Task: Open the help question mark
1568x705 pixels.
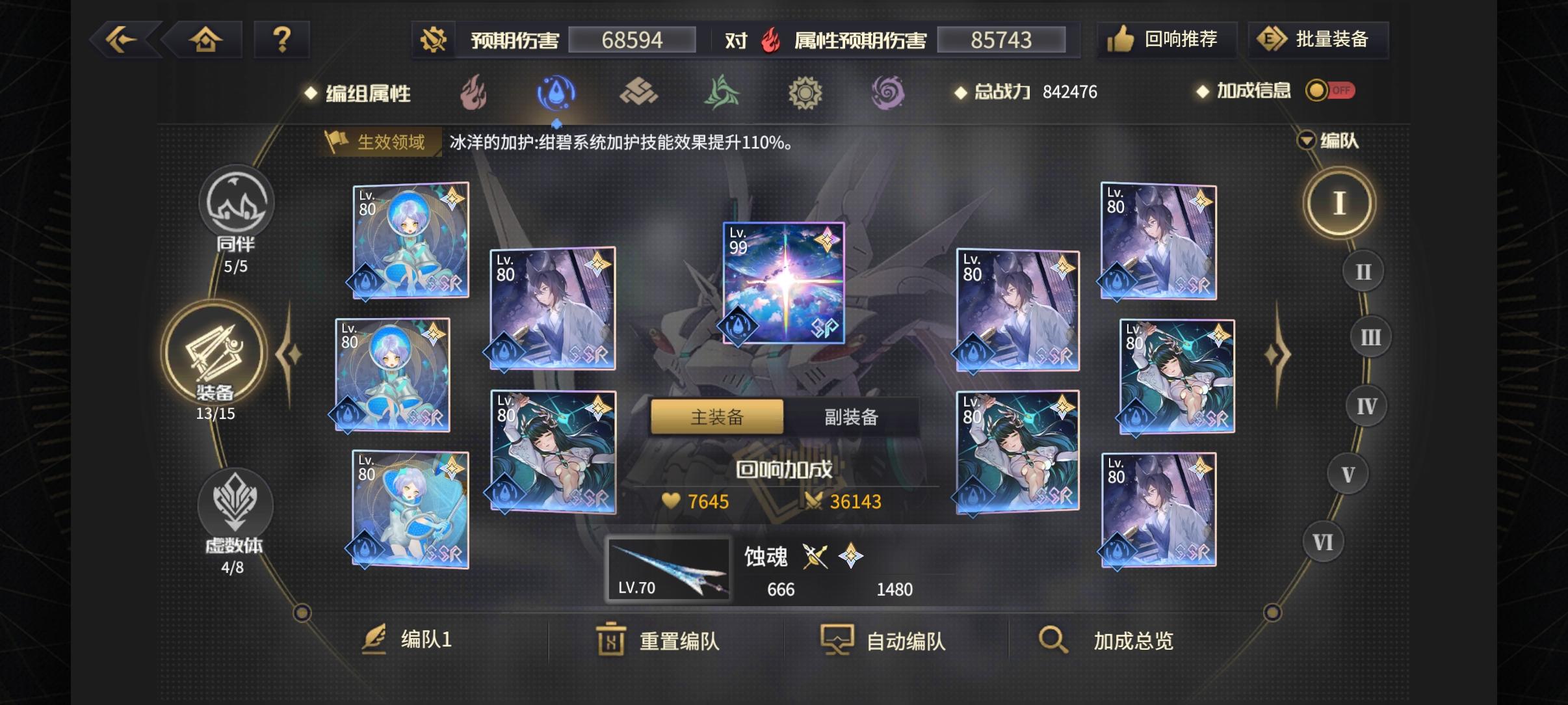Action: coord(283,39)
